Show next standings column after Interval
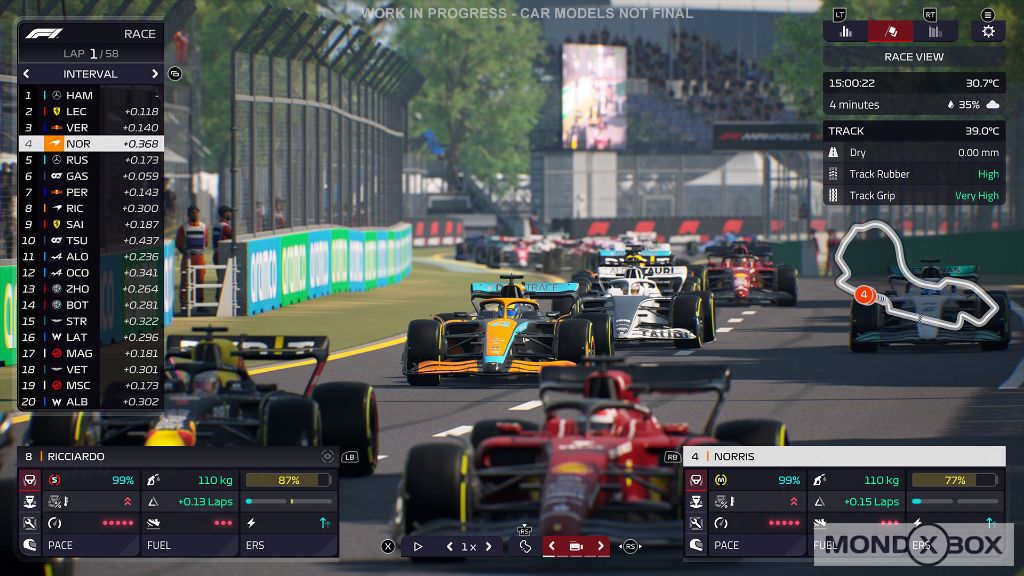Viewport: 1024px width, 576px height. coord(155,74)
